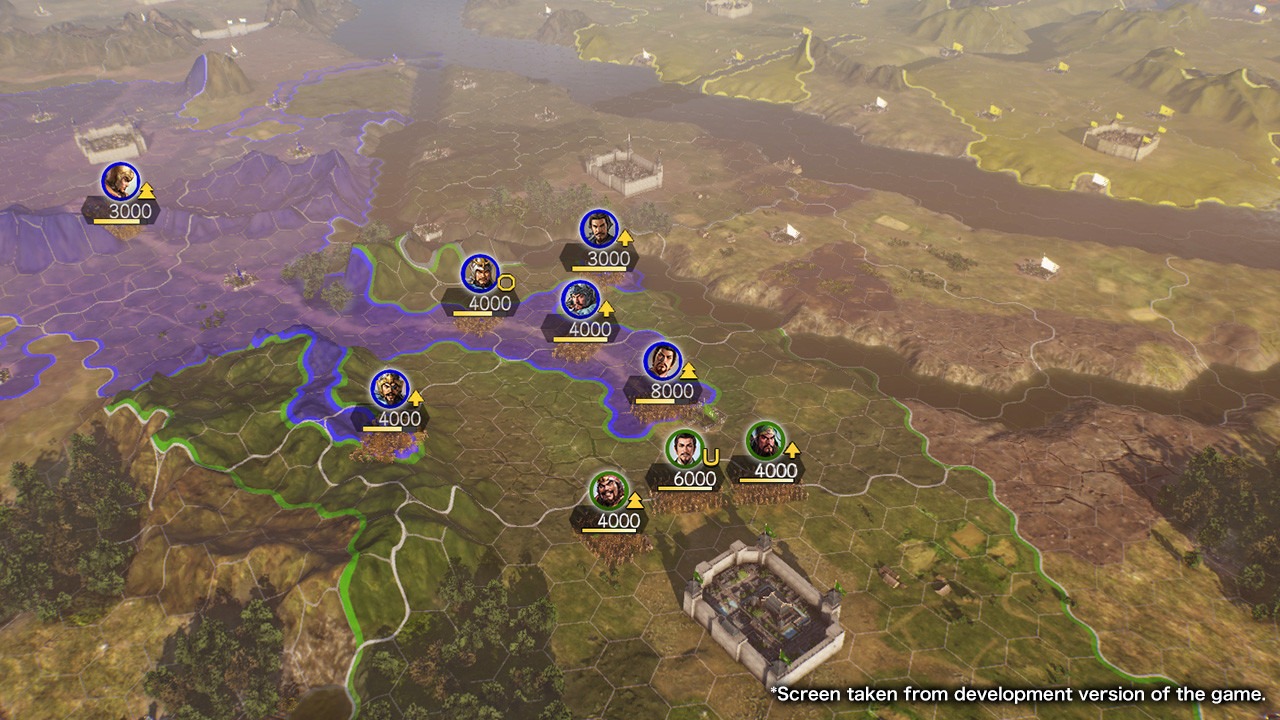Click the leftmost unit portrait showing 3000
Screen dimensions: 1280x720
(122, 180)
